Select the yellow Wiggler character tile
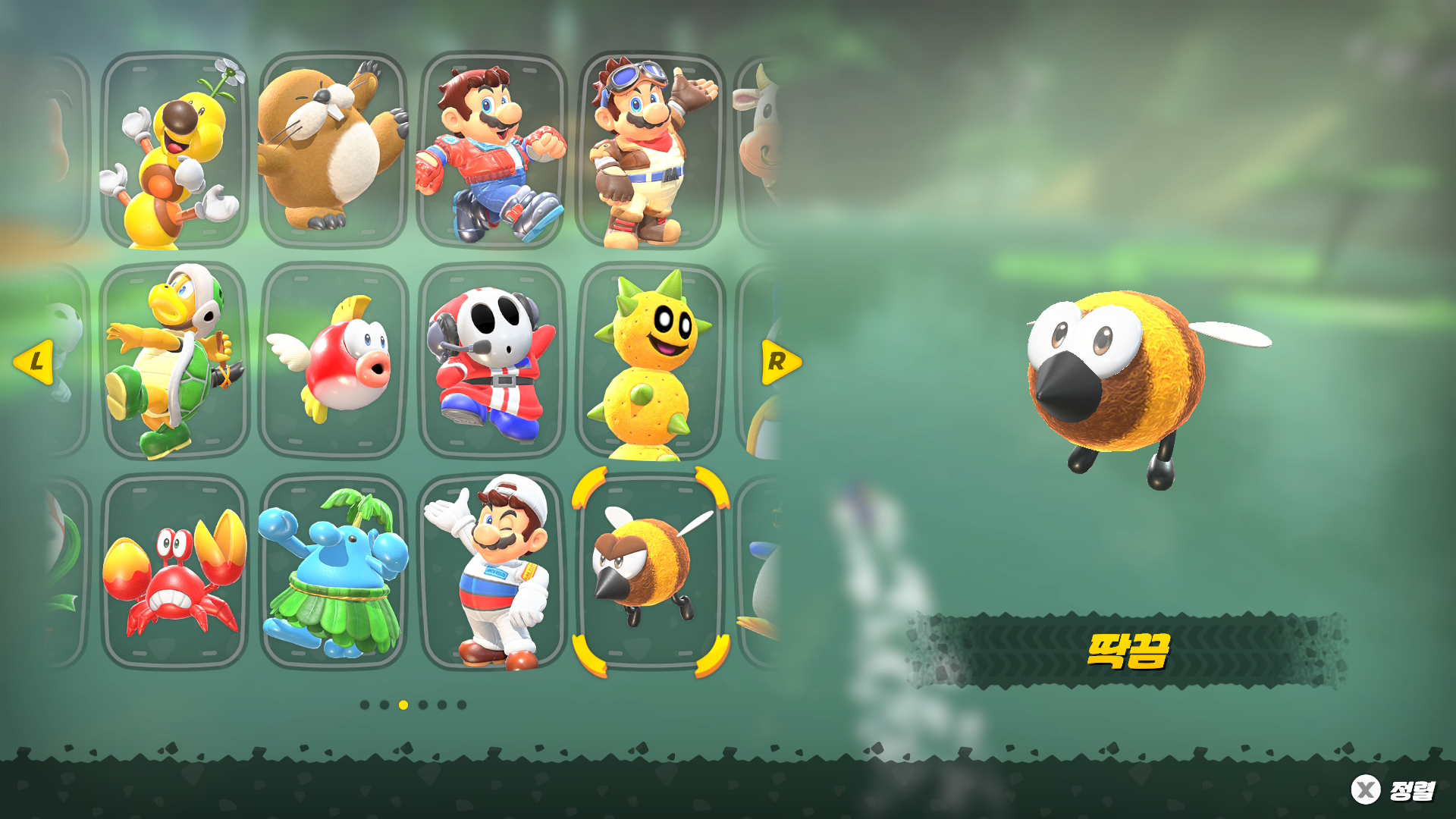This screenshot has height=819, width=1456. pyautogui.click(x=174, y=152)
